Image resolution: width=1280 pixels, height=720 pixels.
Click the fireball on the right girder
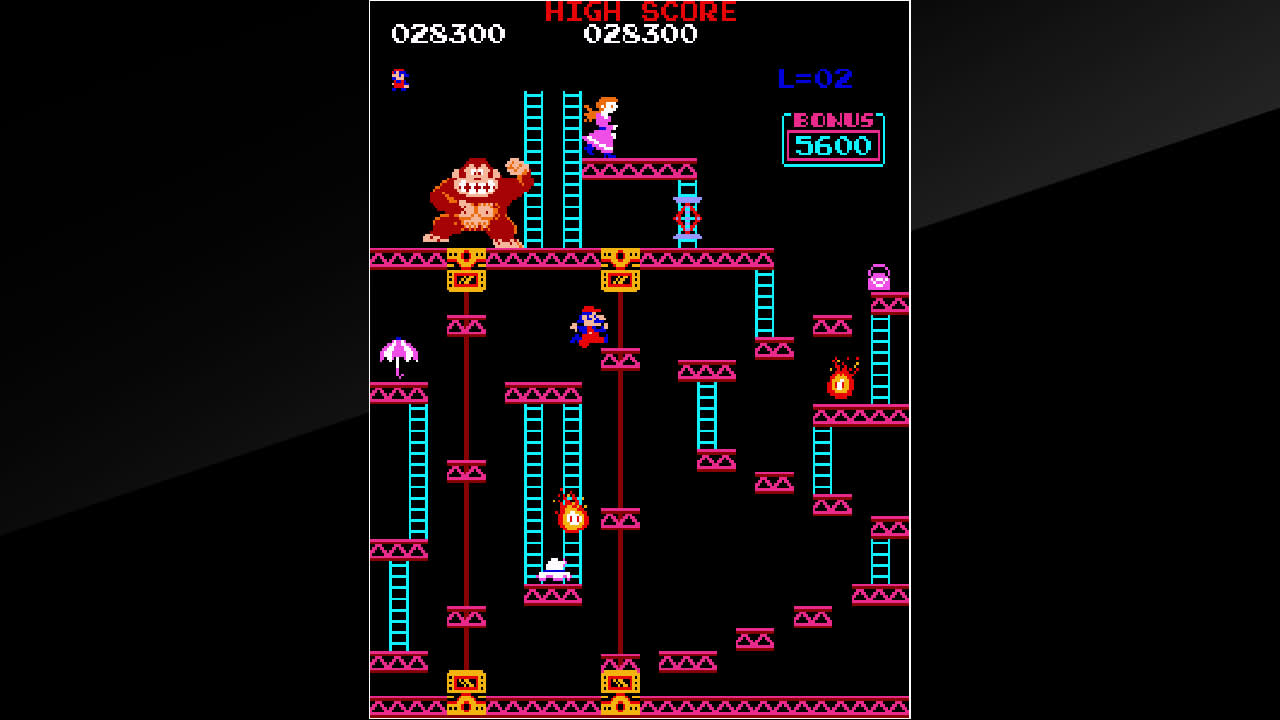coord(839,382)
